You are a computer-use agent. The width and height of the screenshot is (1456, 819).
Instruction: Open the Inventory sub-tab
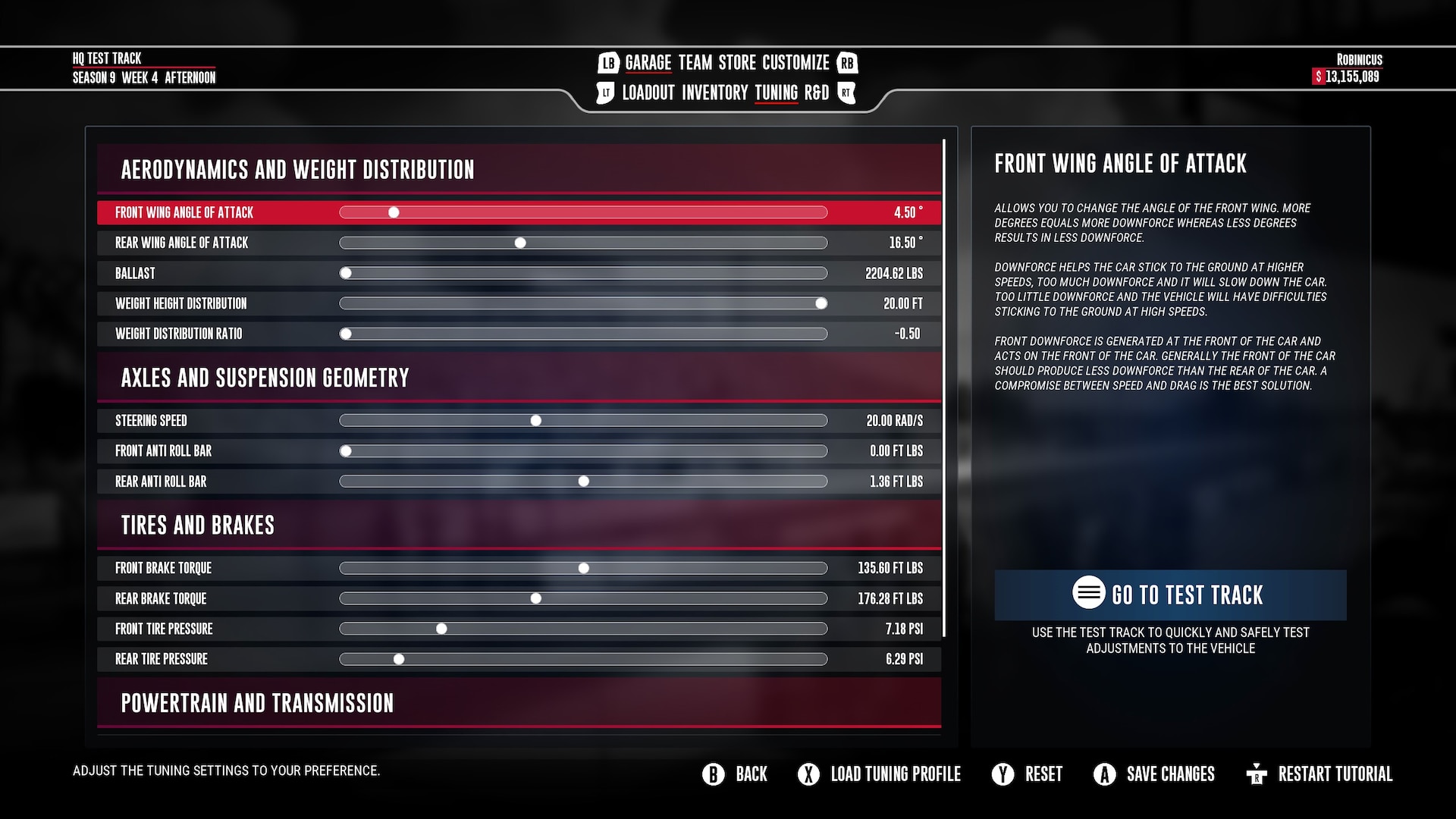[714, 93]
